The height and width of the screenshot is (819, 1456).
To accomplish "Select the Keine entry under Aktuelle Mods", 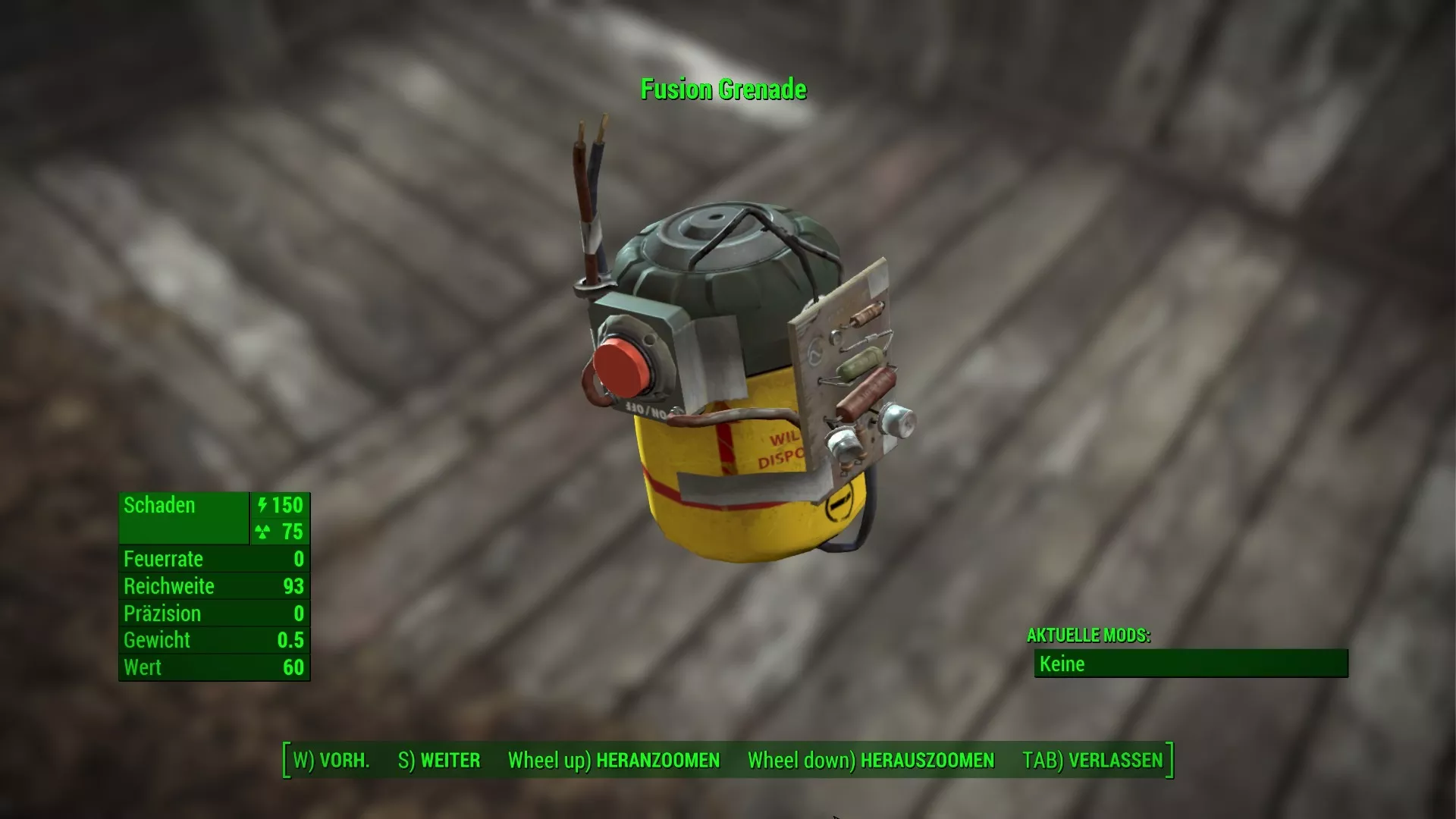I will [1191, 664].
